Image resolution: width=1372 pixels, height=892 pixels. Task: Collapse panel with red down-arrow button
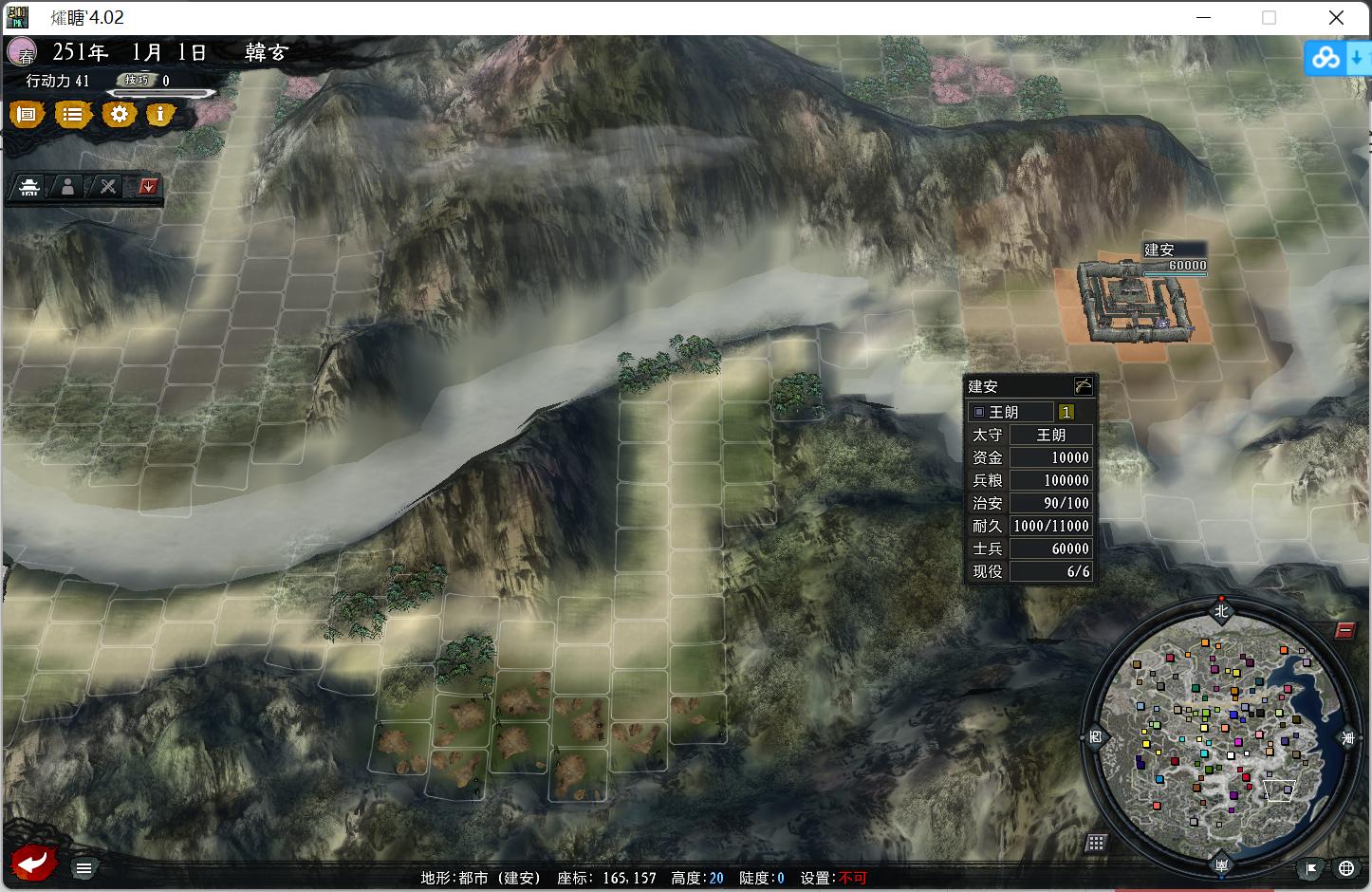(x=147, y=187)
